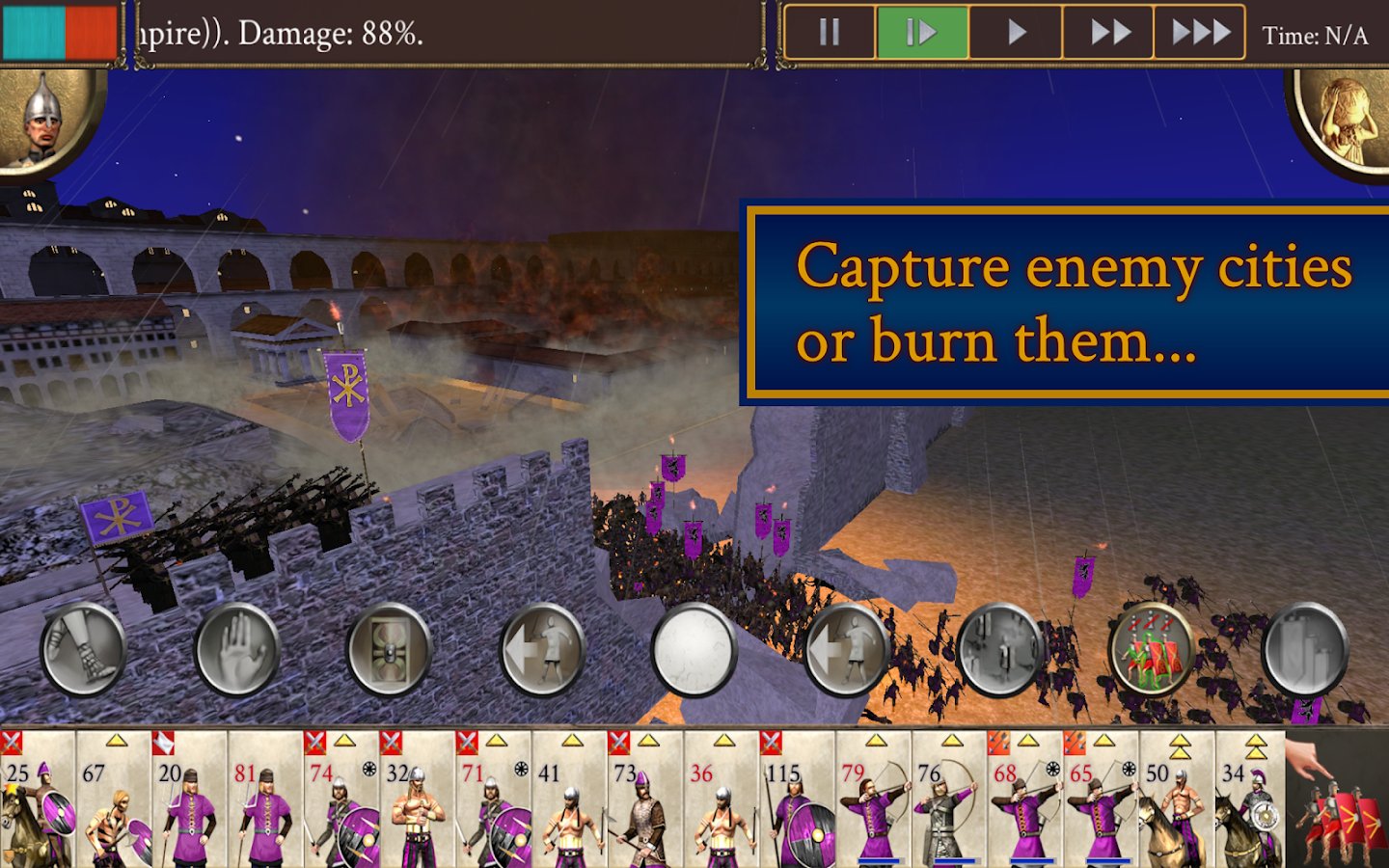Pause the battle
This screenshot has width=1389, height=868.
829,34
